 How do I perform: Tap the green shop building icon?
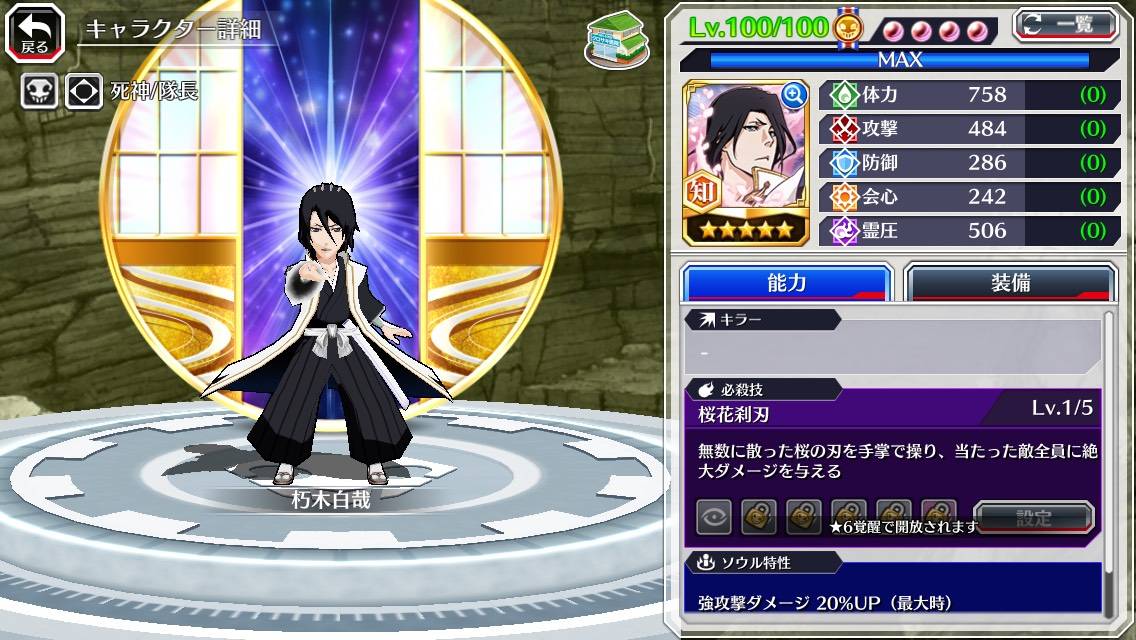pos(612,39)
